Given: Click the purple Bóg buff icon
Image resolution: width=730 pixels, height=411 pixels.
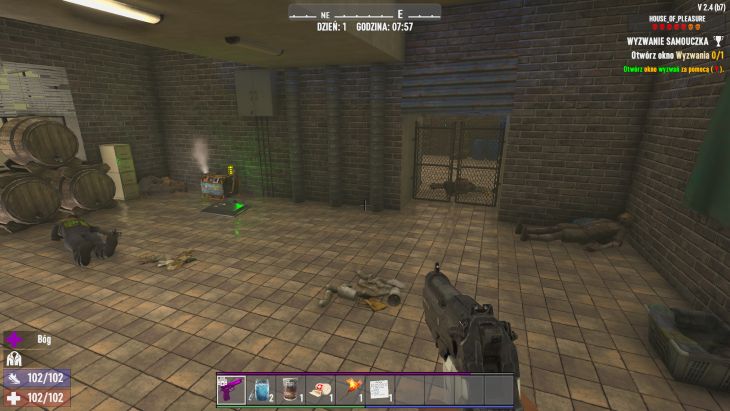Looking at the screenshot, I should [x=14, y=339].
